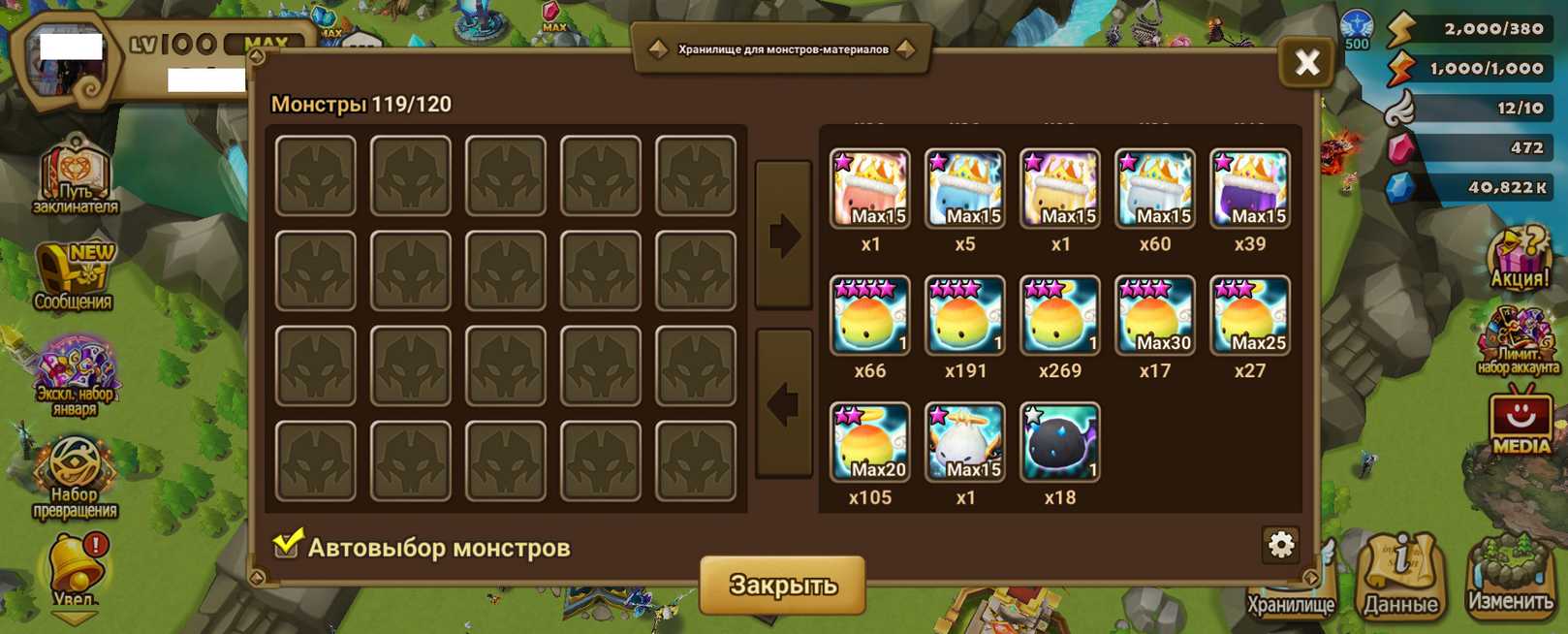Click the Закрыть button
Screen dimensions: 1568x634
(x=782, y=585)
